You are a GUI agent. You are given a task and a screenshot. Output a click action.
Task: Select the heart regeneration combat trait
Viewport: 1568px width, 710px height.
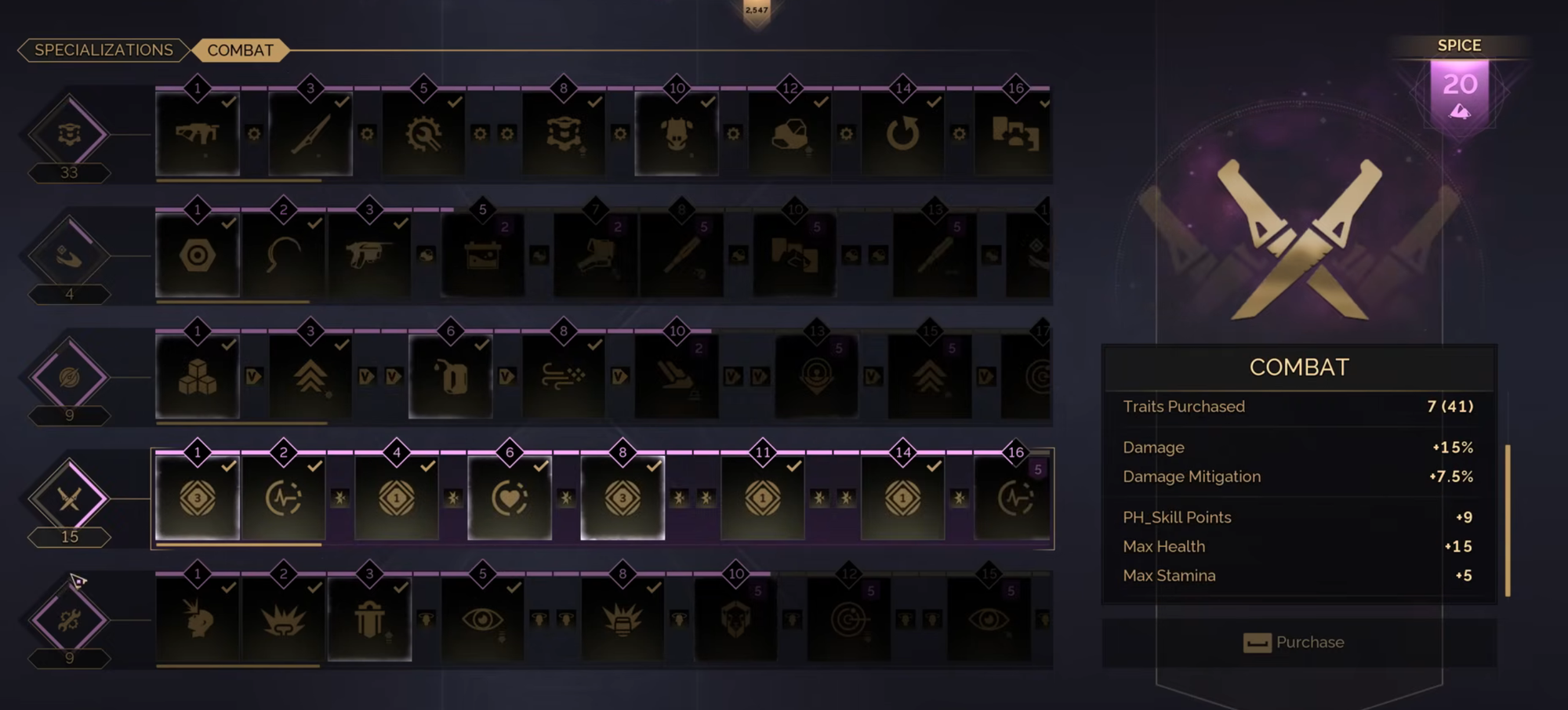tap(510, 498)
